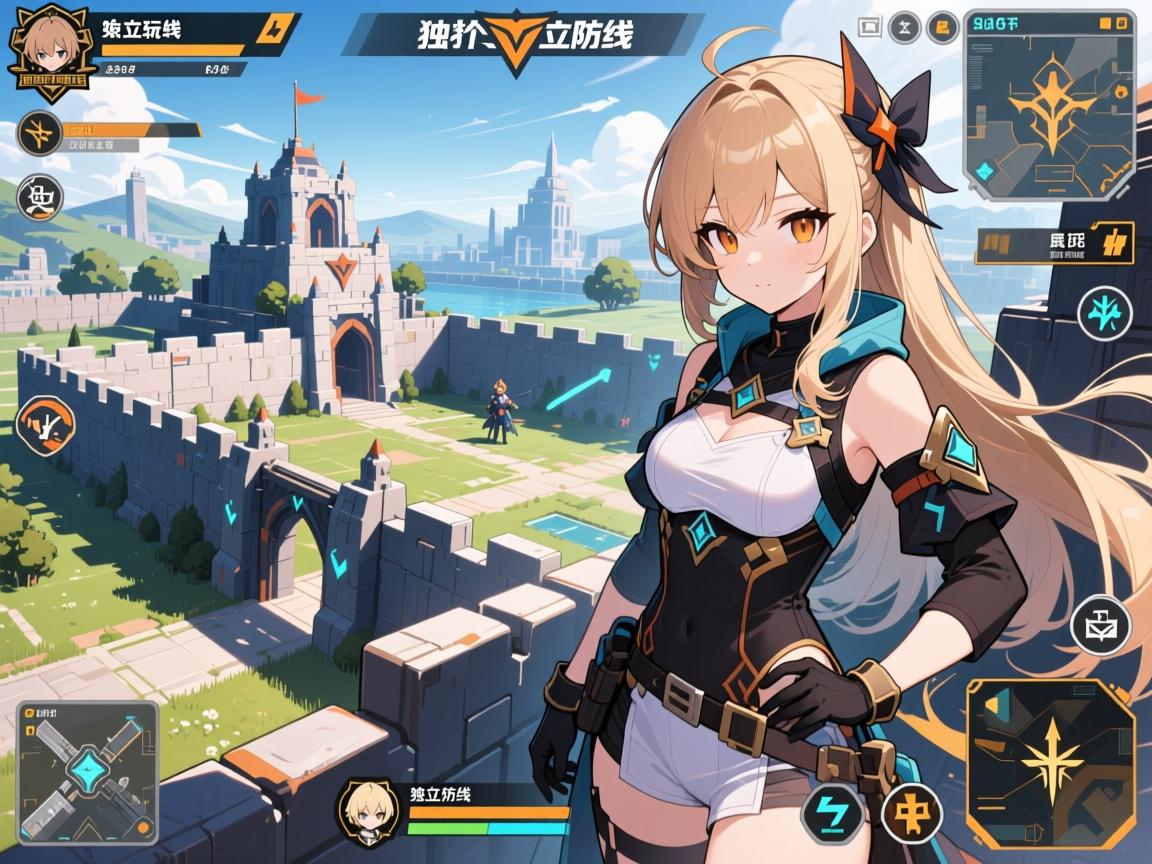Screen dimensions: 1152x864
Task: Open the player portrait badge
Action: point(49,51)
